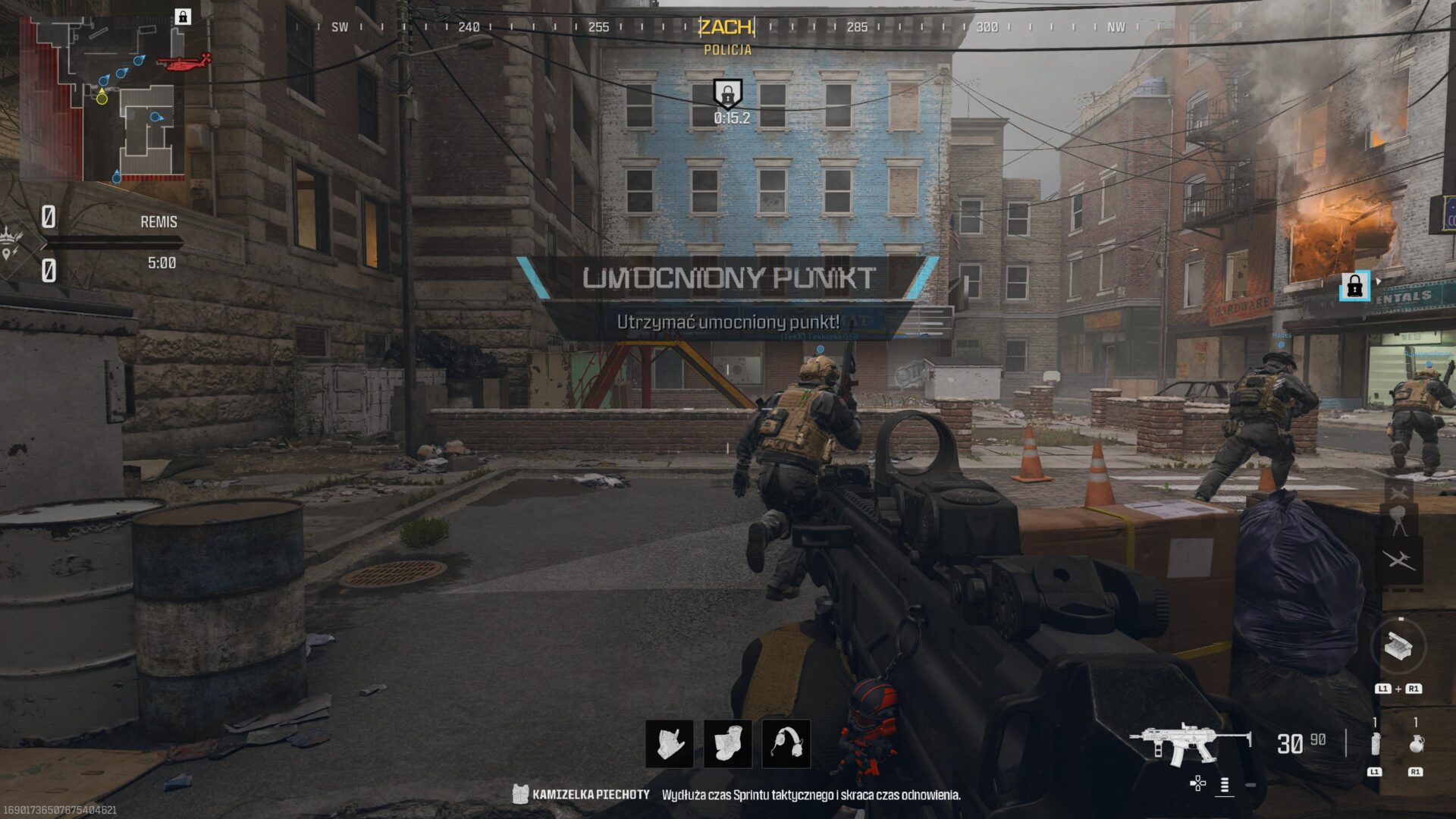The image size is (1456, 819).
Task: Select the lethal frag grenade icon
Action: 1415,744
